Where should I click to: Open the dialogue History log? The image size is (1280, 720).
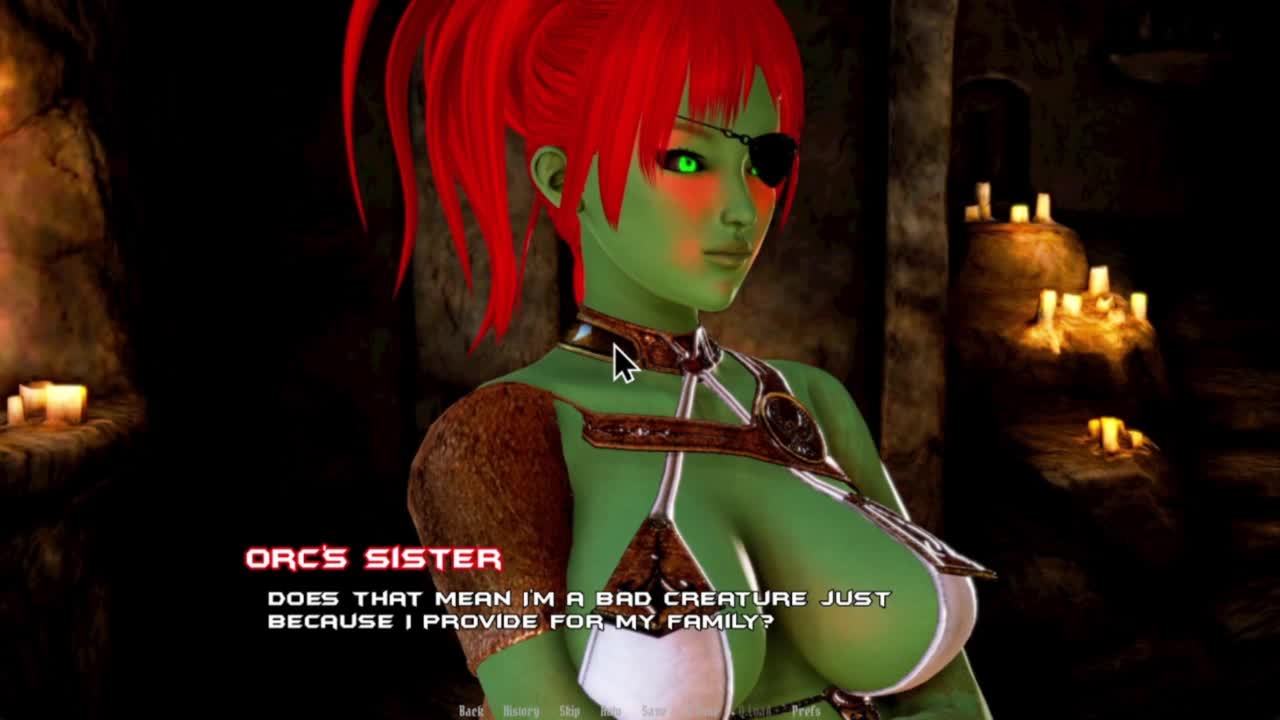pos(520,711)
